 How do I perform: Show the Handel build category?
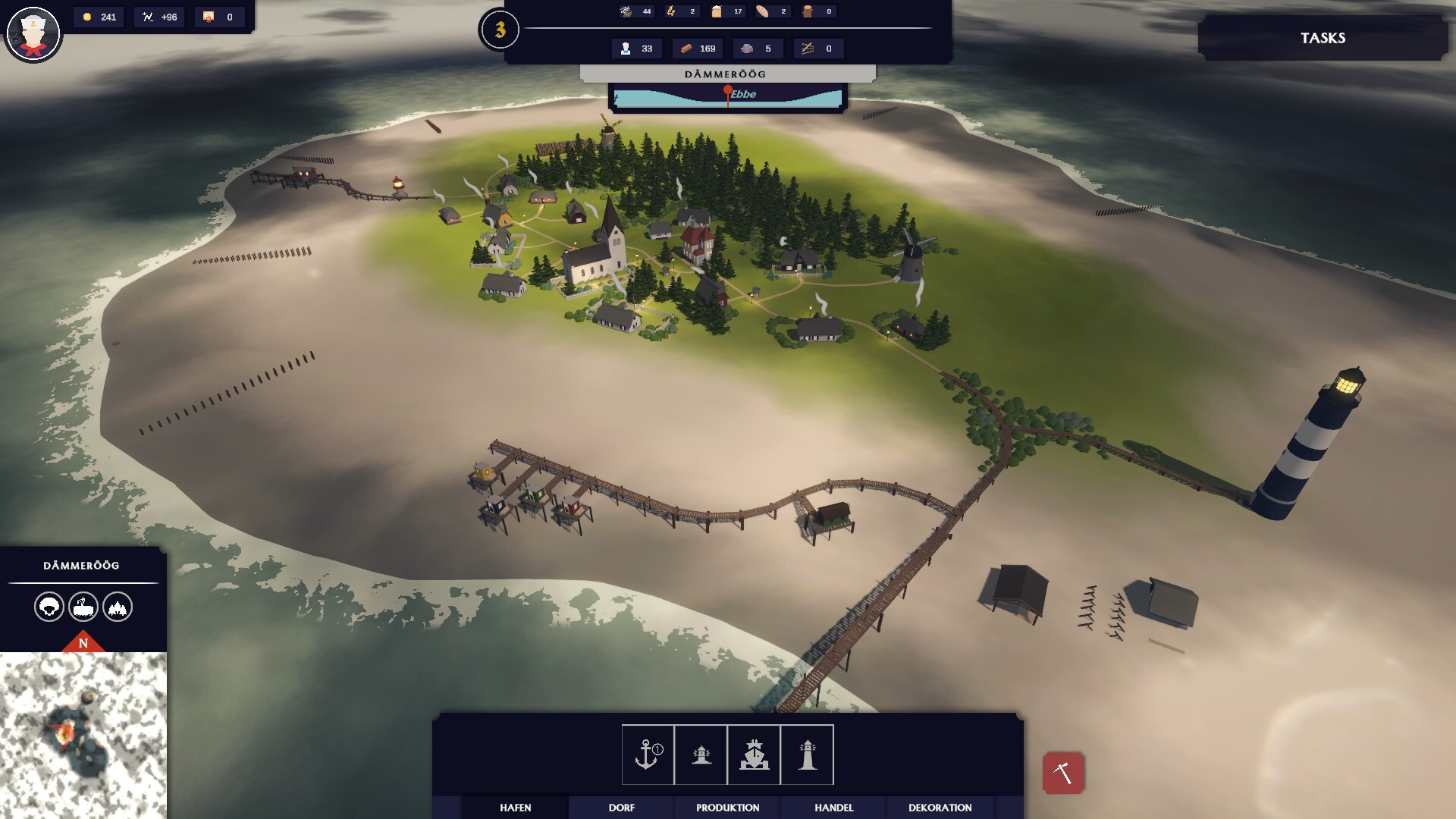coord(834,808)
